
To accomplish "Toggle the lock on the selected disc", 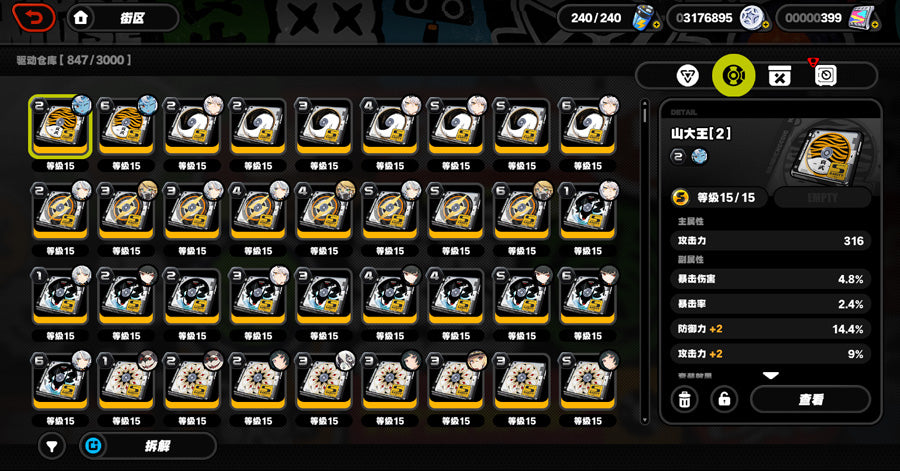I will point(724,399).
